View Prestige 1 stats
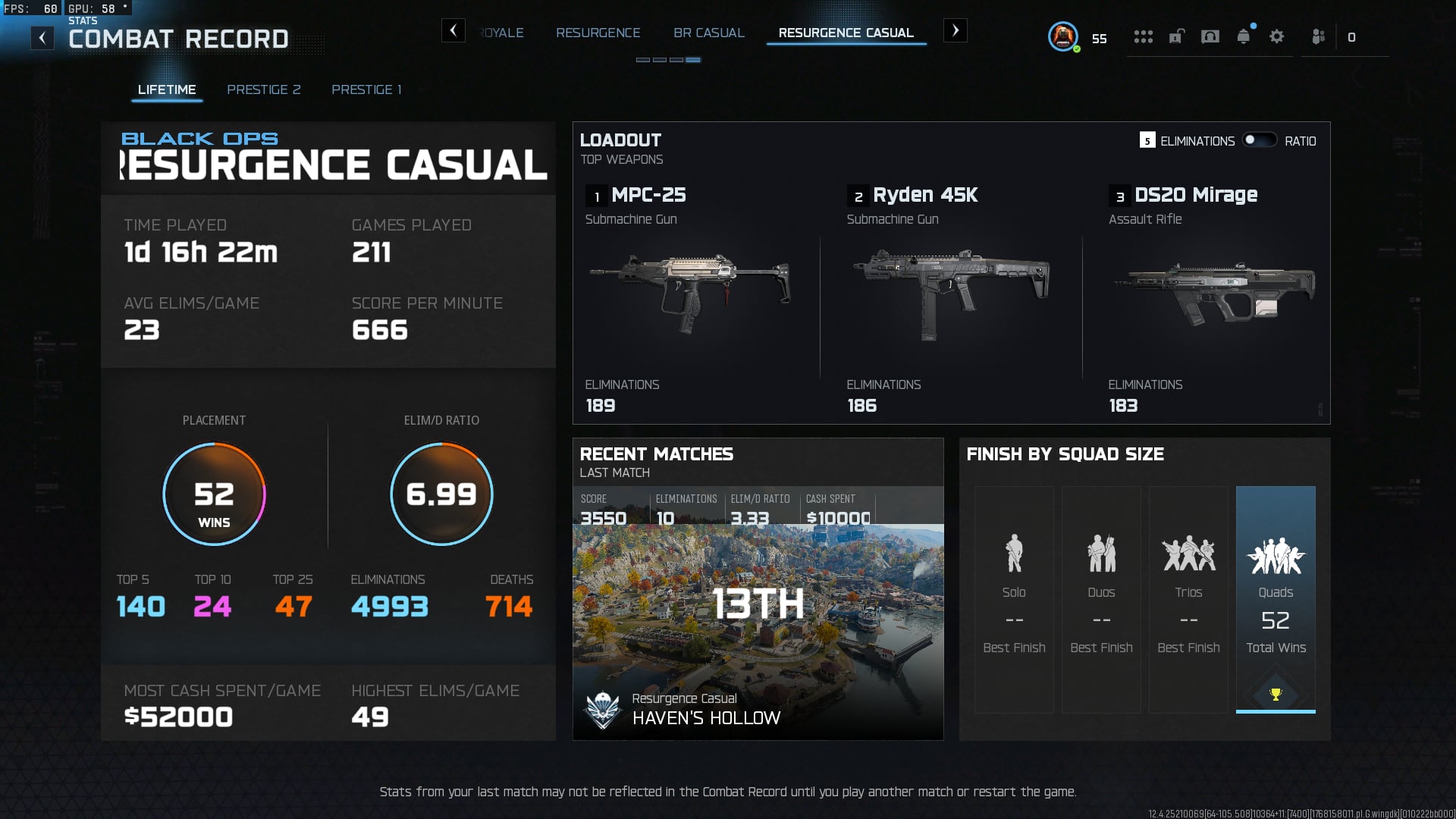 pyautogui.click(x=366, y=89)
